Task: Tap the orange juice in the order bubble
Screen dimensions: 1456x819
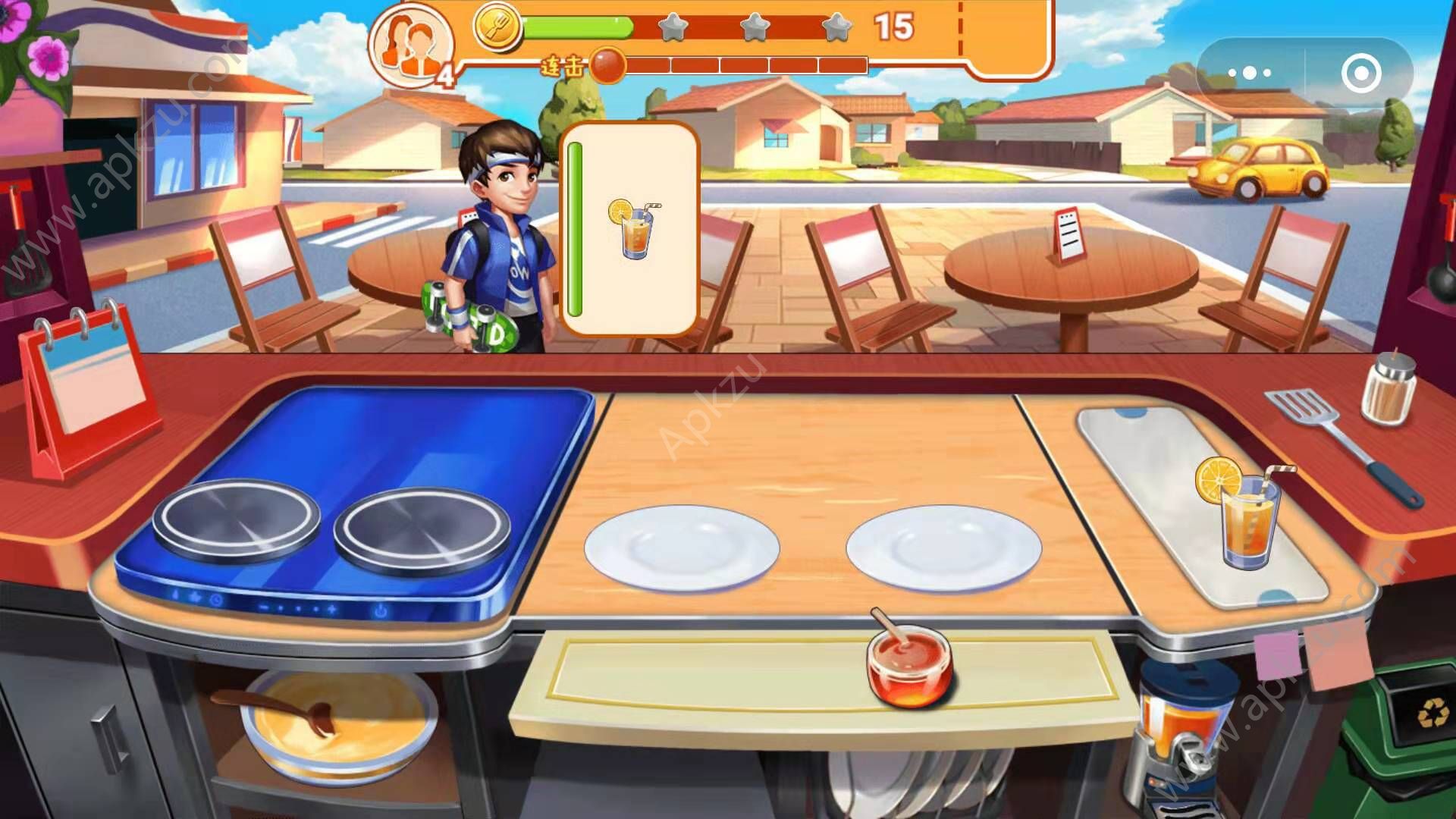Action: click(x=634, y=225)
